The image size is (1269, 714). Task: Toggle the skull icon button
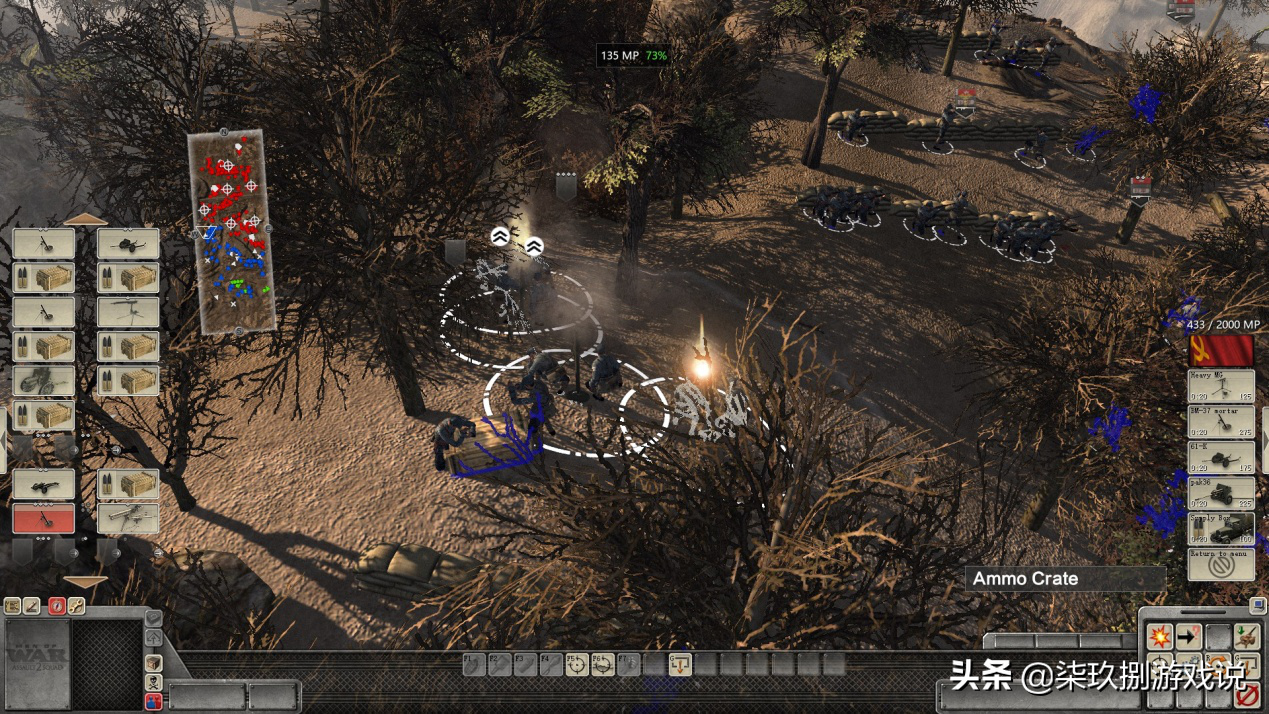coord(153,682)
